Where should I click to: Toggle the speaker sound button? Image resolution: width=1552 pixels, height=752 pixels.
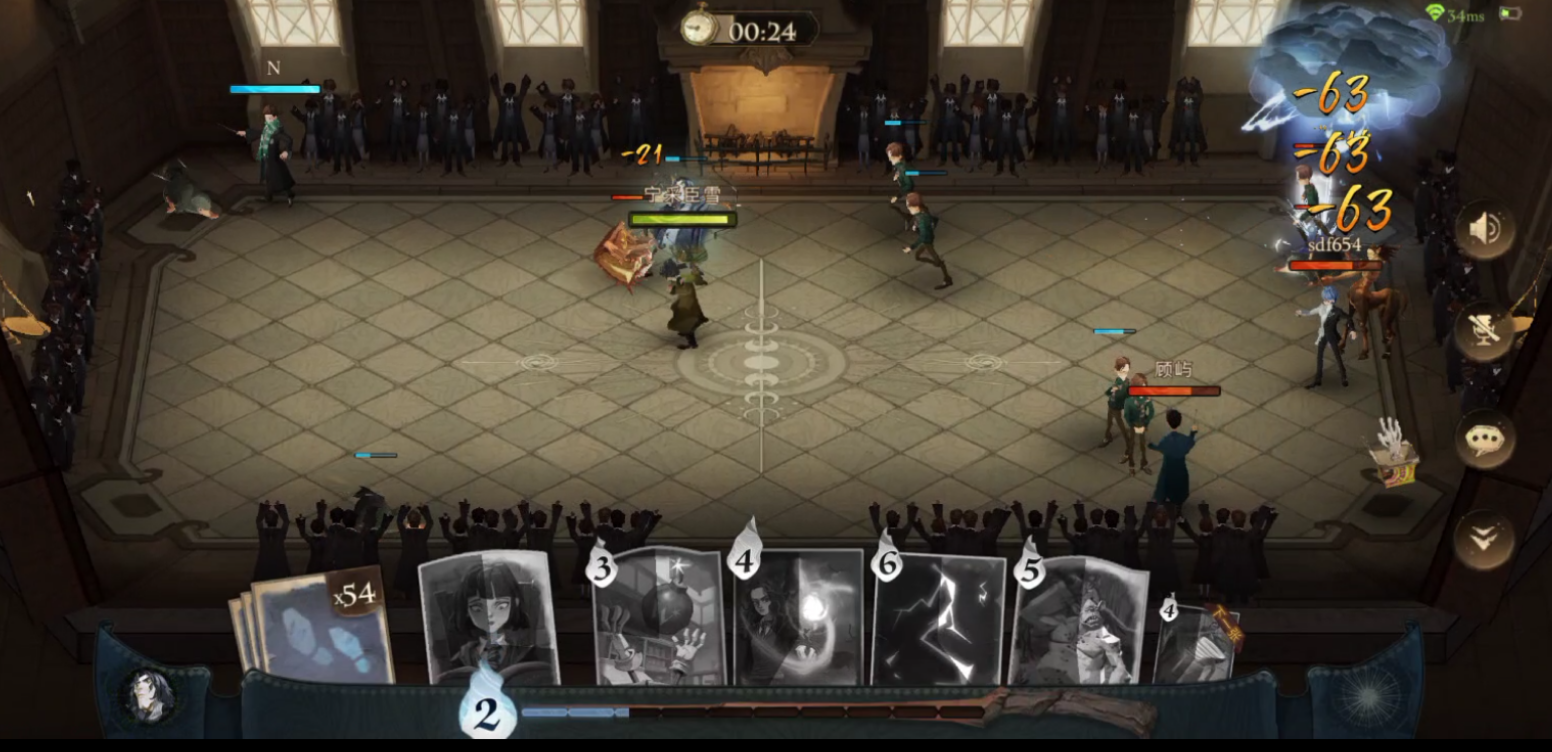click(1484, 230)
